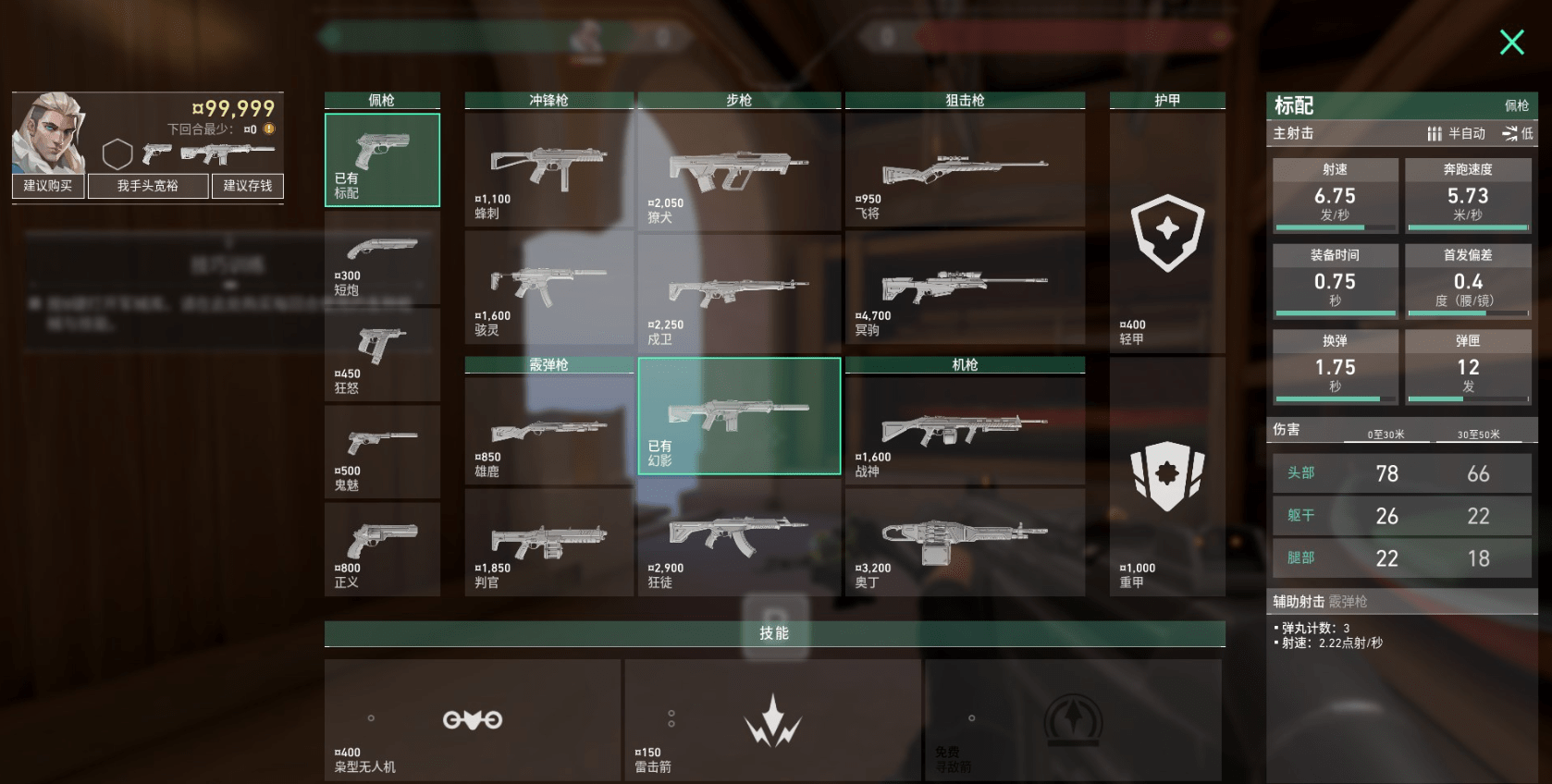Select the 我手头宽裕 button
This screenshot has width=1552, height=784.
pos(148,186)
